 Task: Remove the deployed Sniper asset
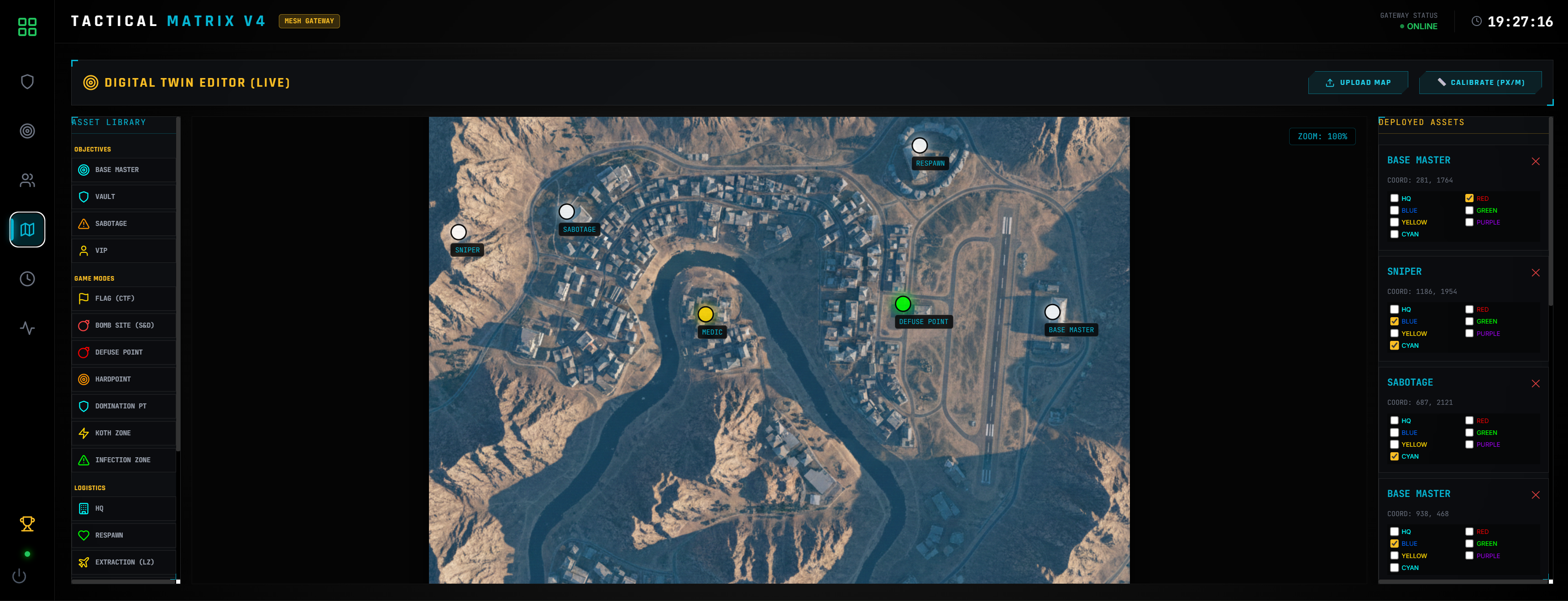pyautogui.click(x=1535, y=273)
